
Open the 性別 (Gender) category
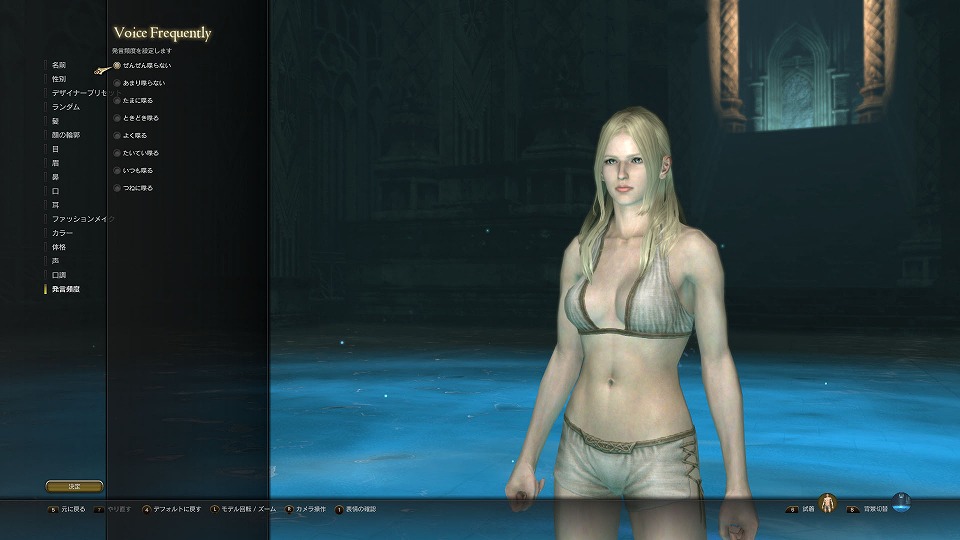59,78
